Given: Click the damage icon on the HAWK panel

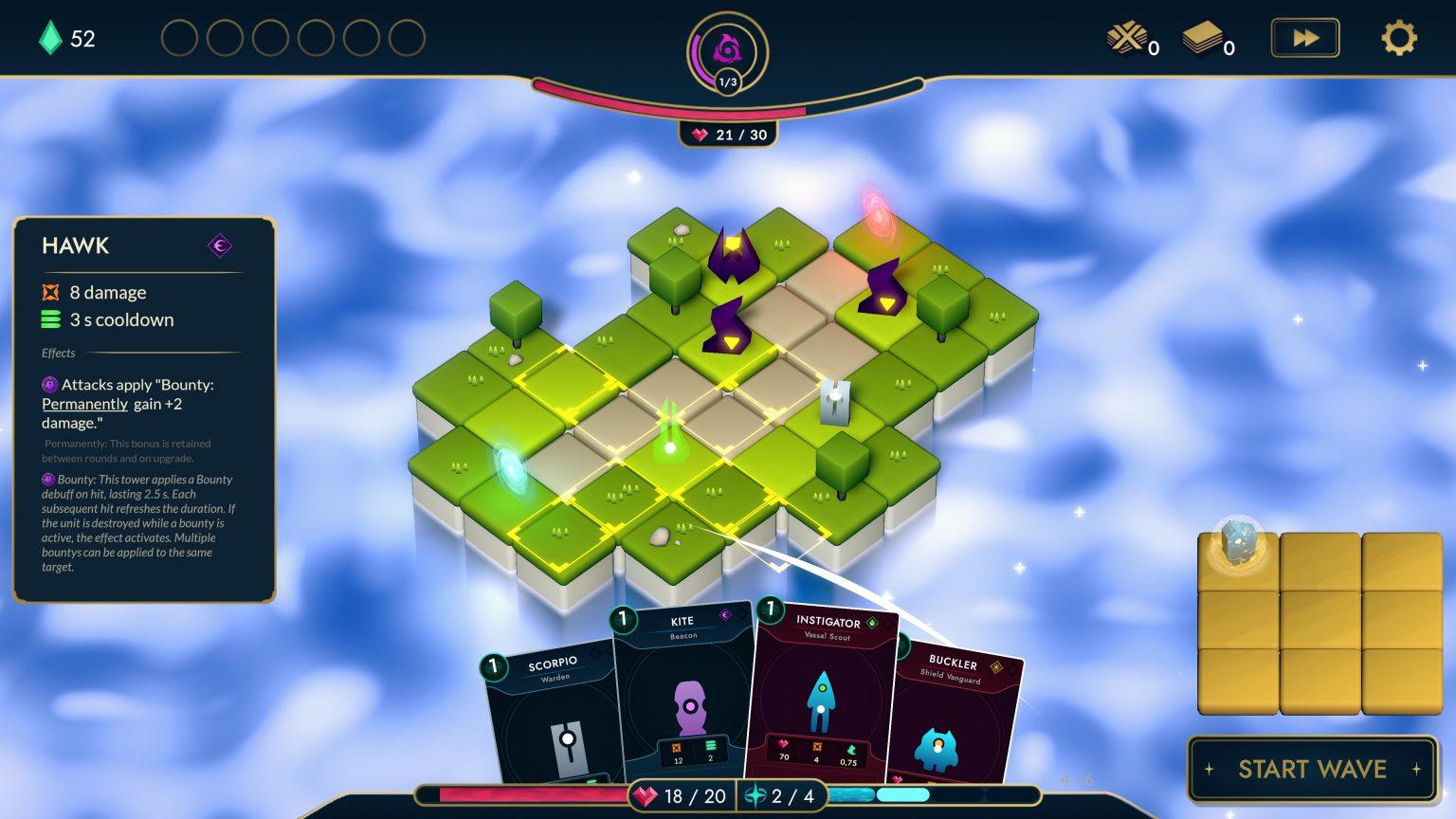Looking at the screenshot, I should pyautogui.click(x=50, y=292).
